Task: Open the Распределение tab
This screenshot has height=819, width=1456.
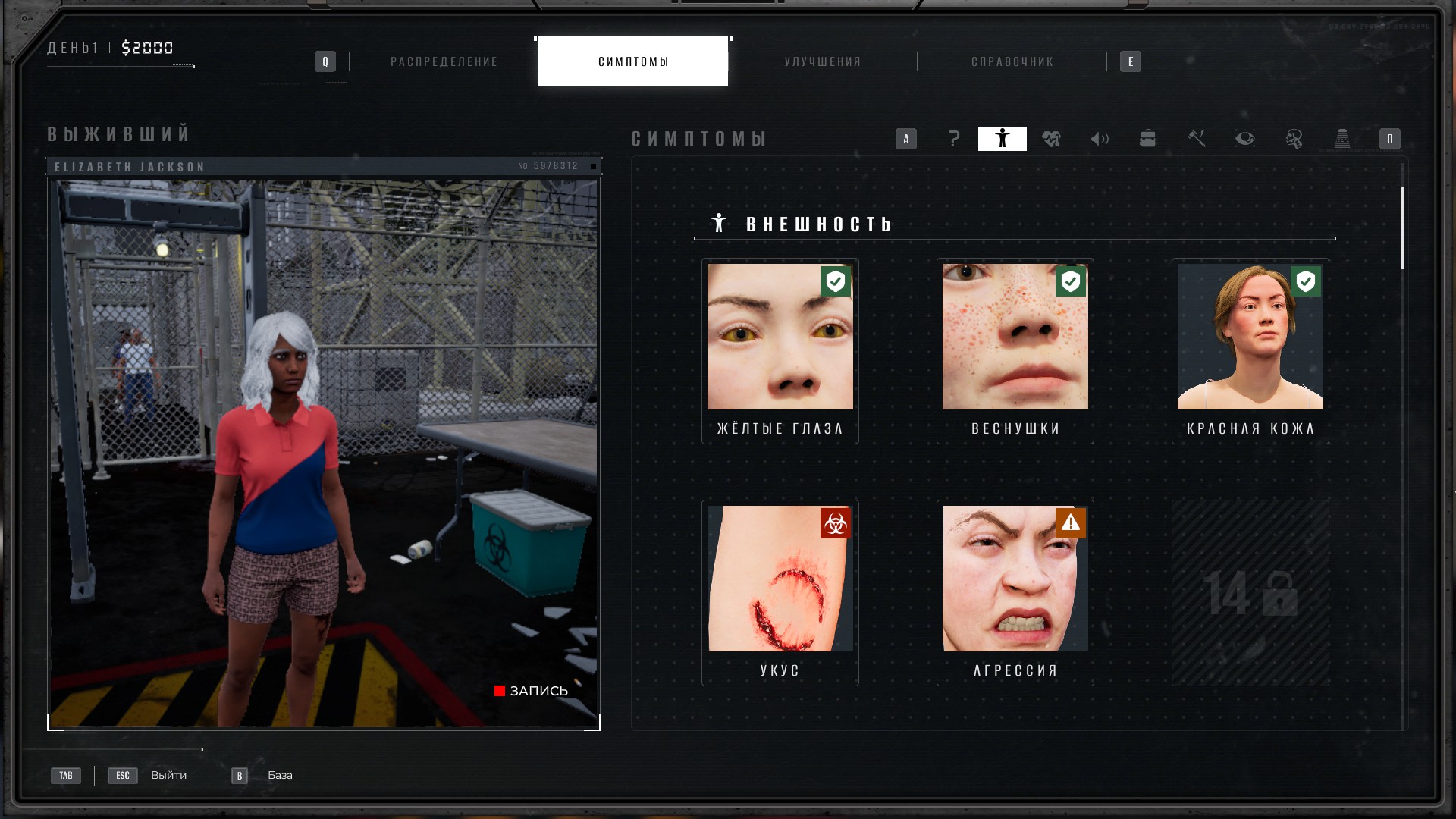Action: pyautogui.click(x=444, y=61)
